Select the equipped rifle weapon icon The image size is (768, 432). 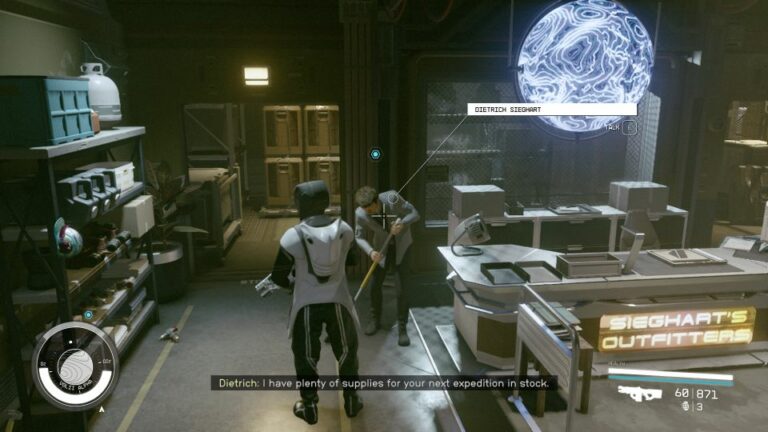[x=640, y=393]
